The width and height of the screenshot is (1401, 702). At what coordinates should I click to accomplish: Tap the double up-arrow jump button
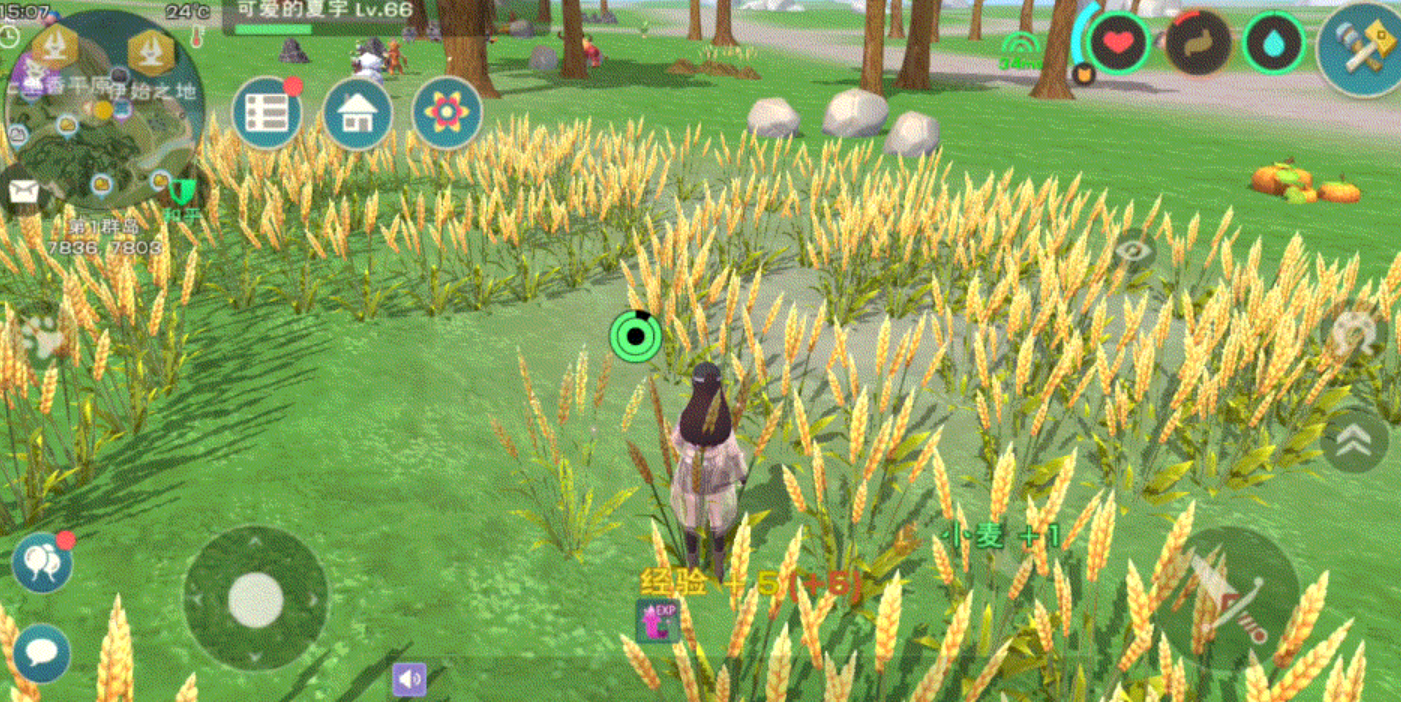[x=1354, y=441]
